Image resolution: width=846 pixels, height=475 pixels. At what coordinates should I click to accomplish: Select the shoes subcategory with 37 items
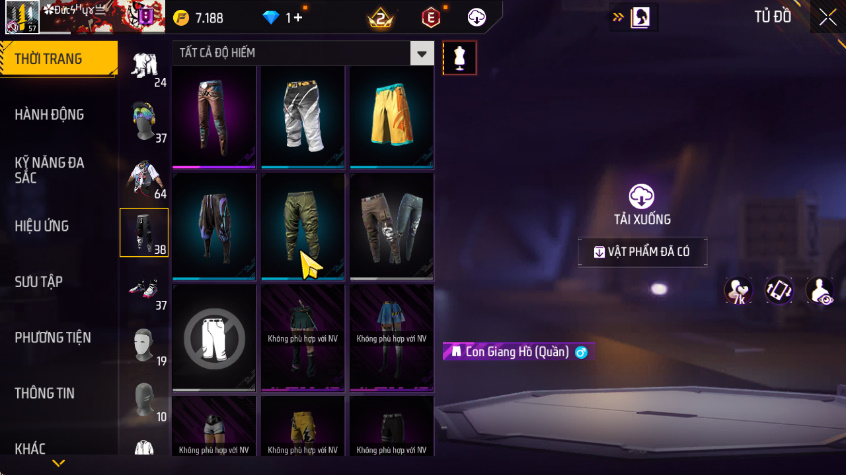click(x=145, y=290)
